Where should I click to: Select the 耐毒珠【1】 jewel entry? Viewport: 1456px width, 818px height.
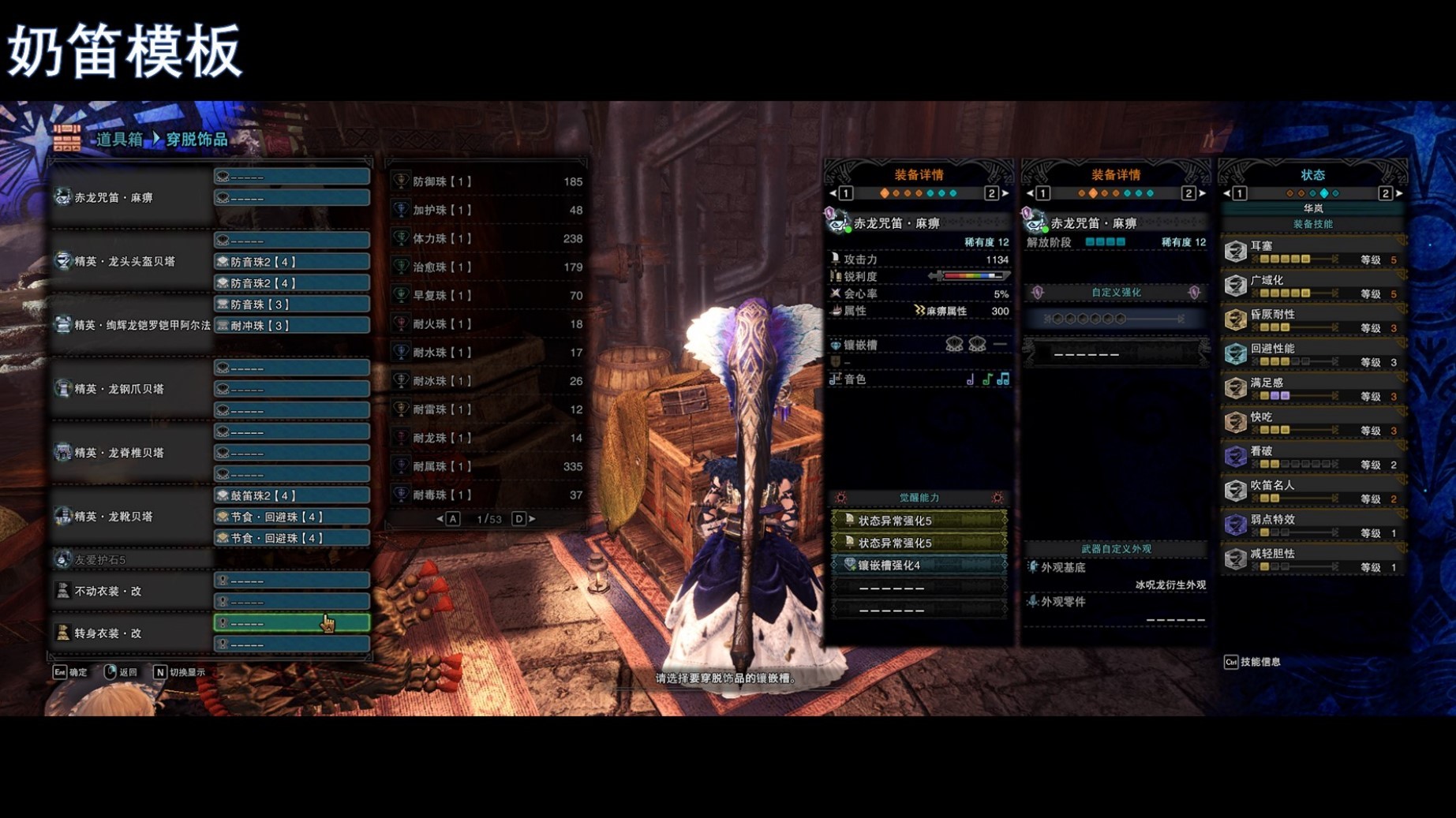click(487, 495)
